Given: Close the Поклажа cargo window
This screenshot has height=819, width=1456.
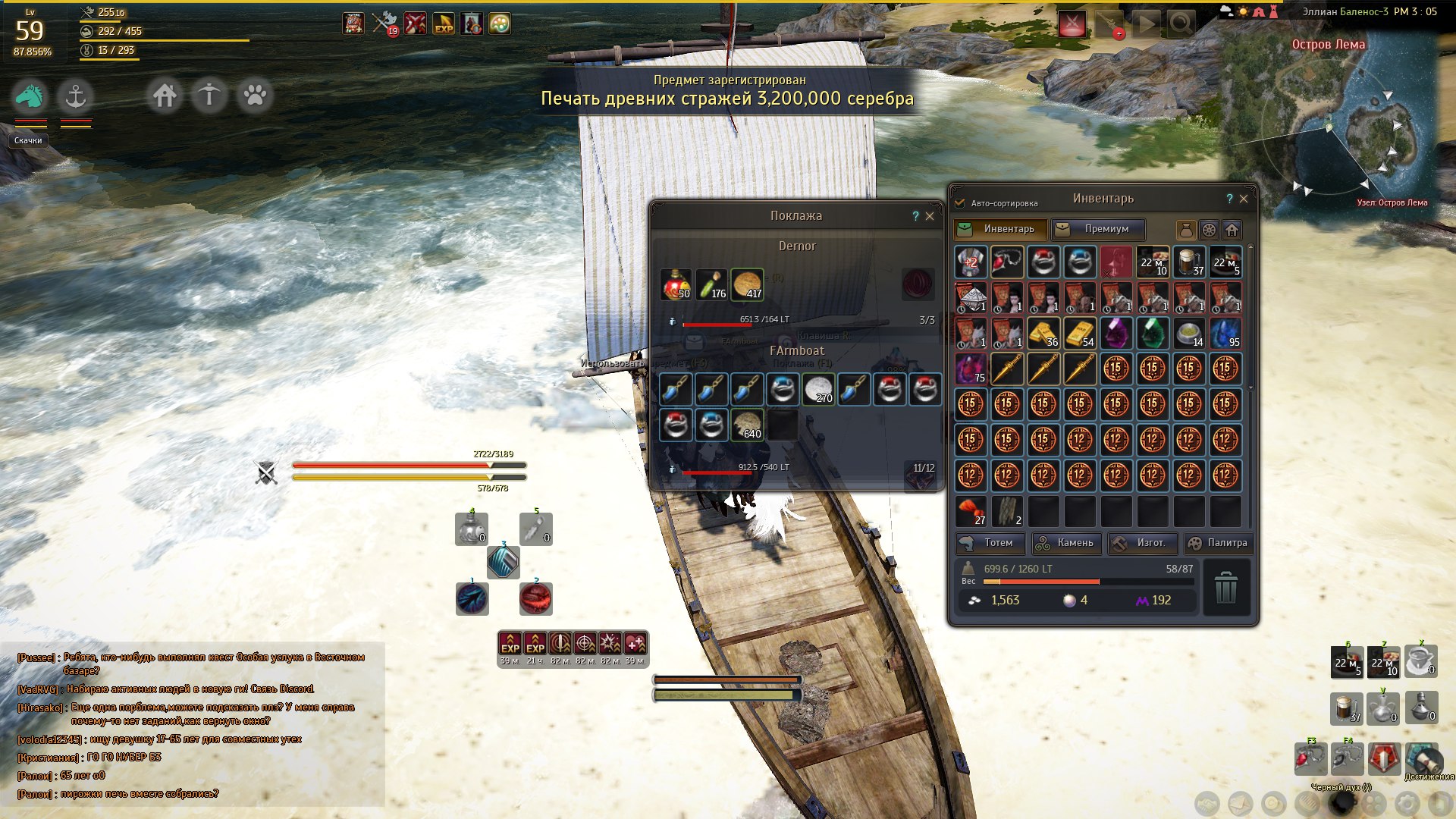Looking at the screenshot, I should 930,216.
